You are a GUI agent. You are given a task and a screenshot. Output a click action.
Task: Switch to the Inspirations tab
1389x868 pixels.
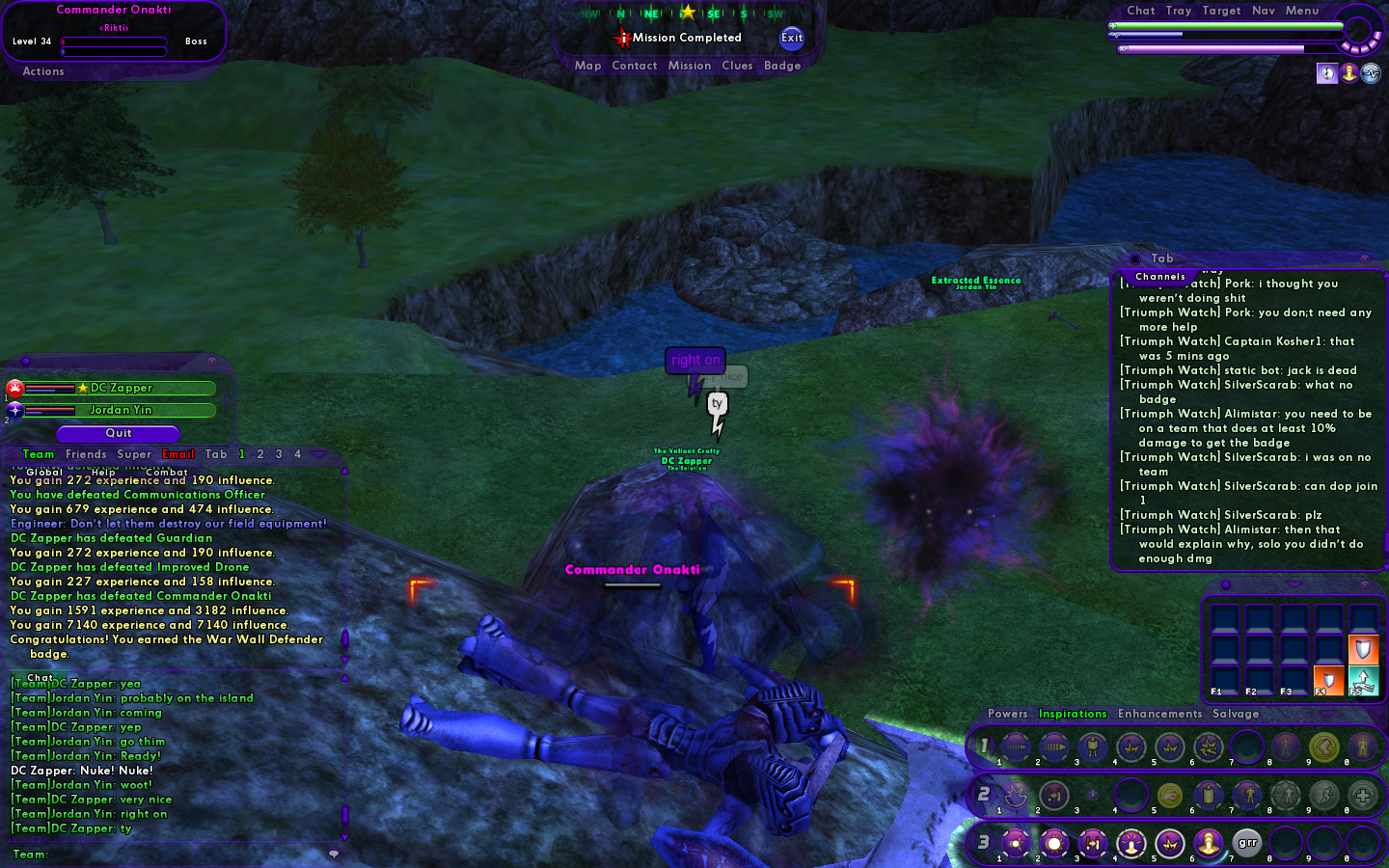(x=1073, y=714)
